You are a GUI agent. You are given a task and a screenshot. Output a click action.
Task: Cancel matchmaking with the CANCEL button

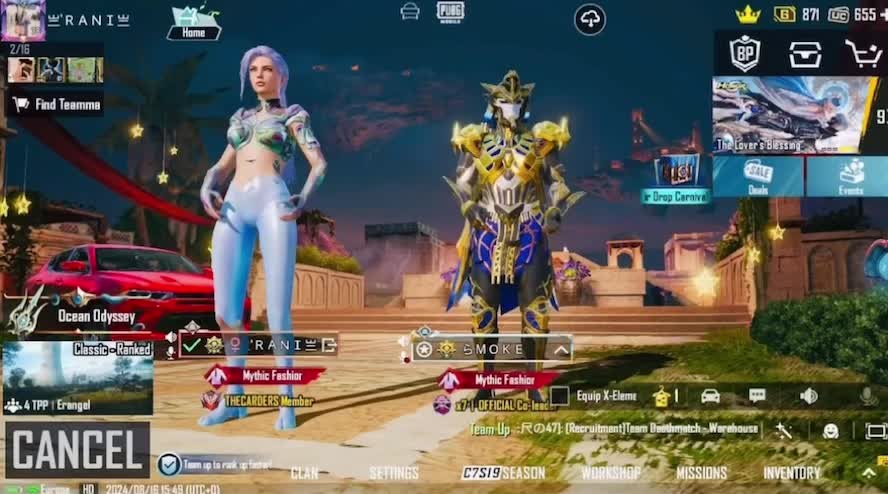point(77,450)
